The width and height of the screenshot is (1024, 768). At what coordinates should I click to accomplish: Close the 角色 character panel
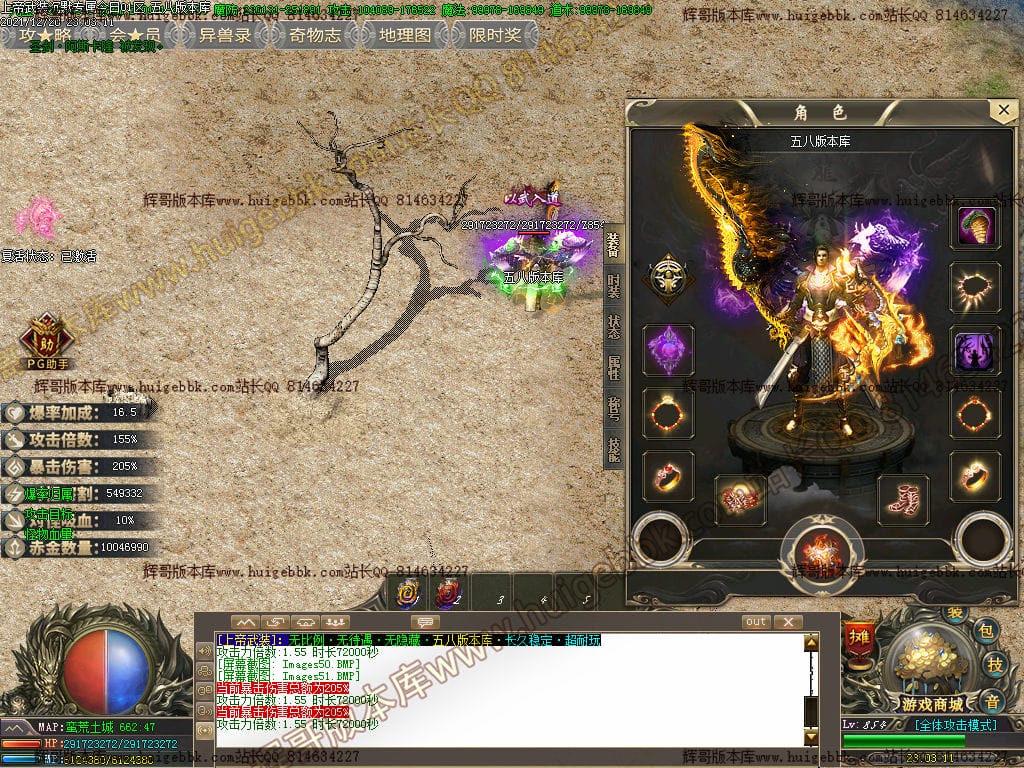point(1002,110)
